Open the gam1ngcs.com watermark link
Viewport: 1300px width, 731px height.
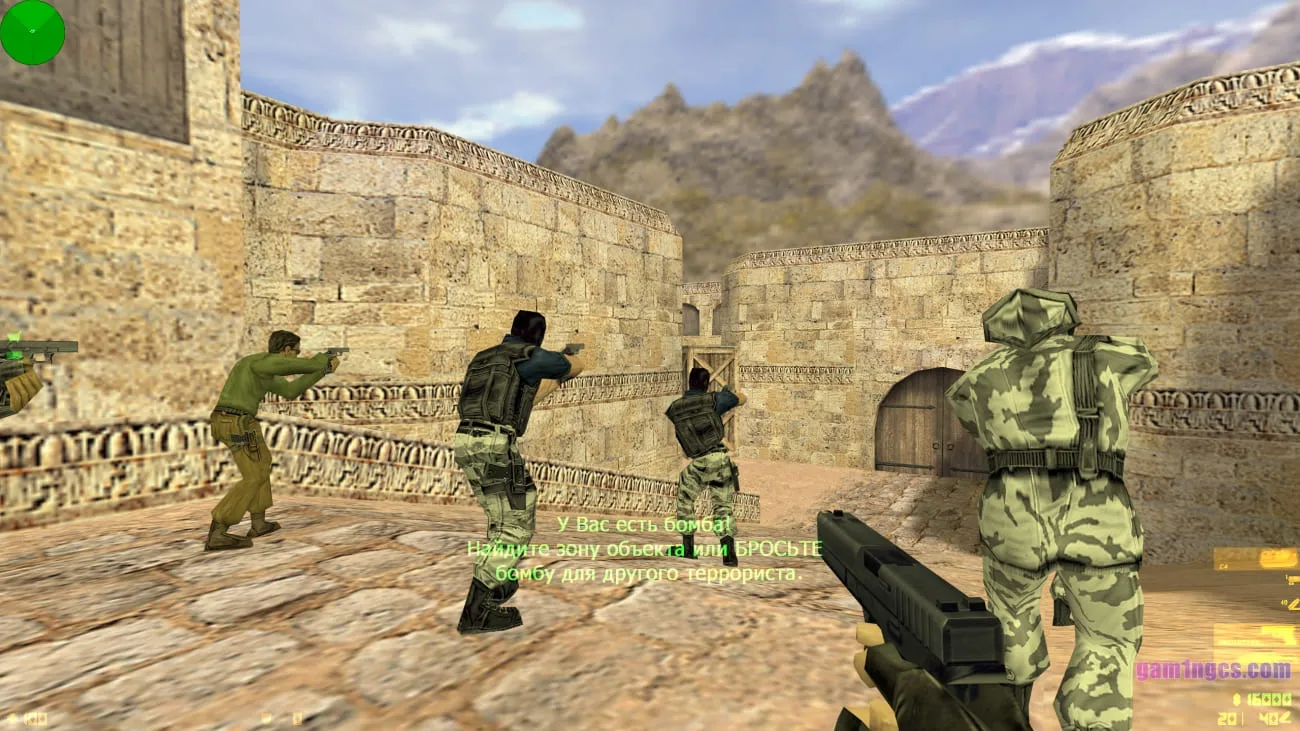(1212, 670)
